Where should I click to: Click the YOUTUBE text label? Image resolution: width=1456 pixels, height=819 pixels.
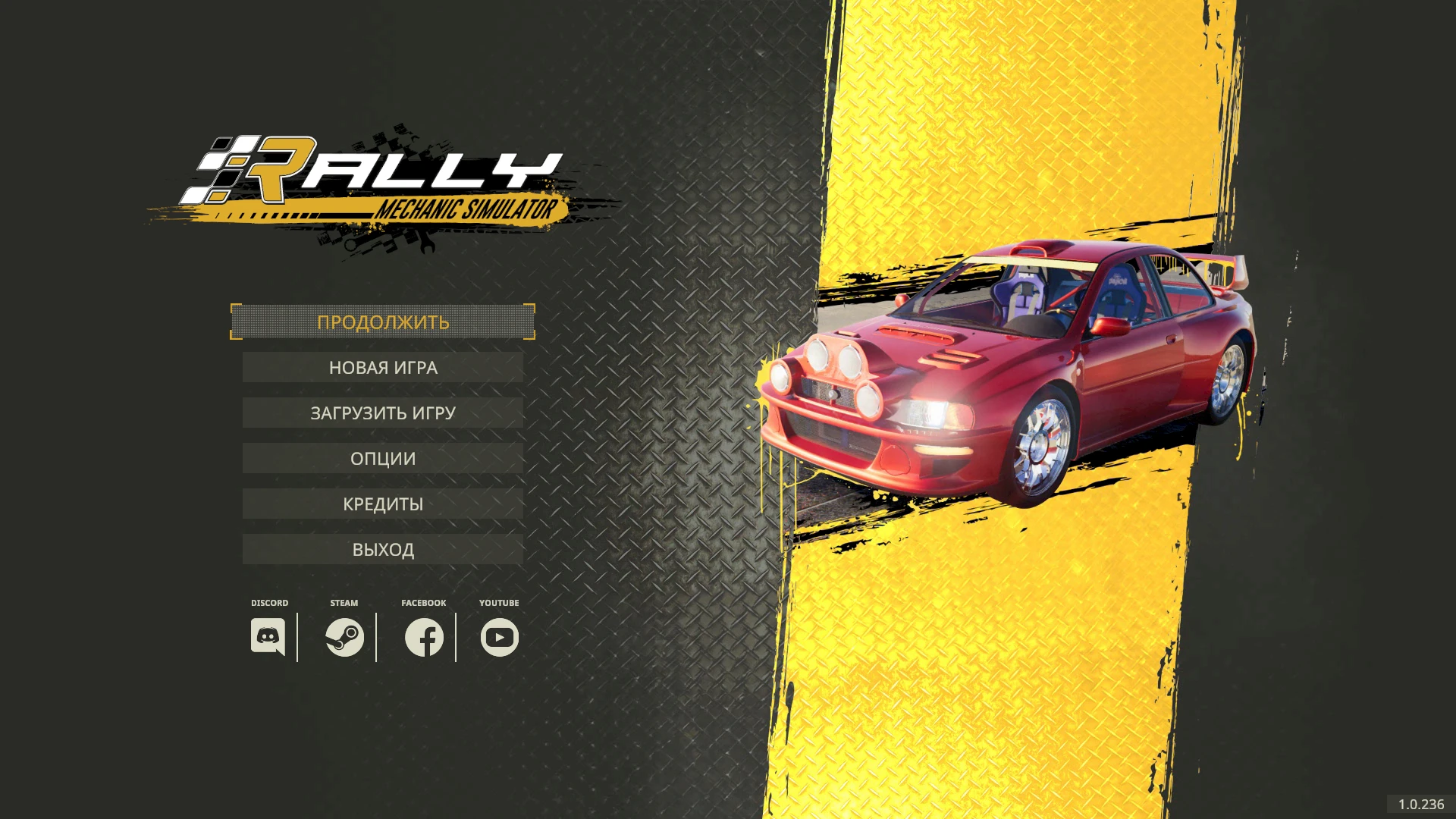point(499,603)
